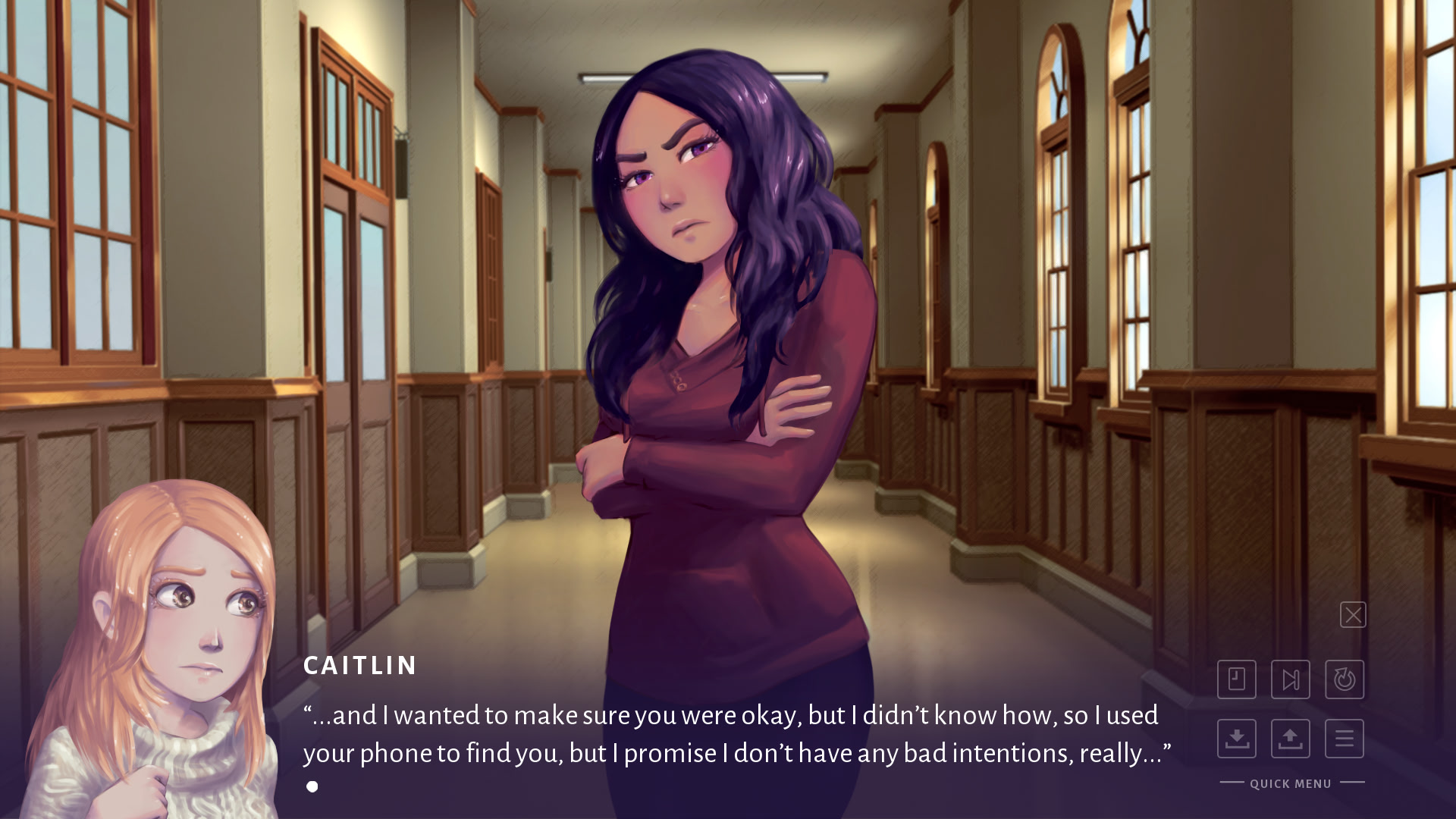Viewport: 1456px width, 819px height.
Task: Advance Caitlin's dialogue at the white dot indicator
Action: pyautogui.click(x=312, y=786)
